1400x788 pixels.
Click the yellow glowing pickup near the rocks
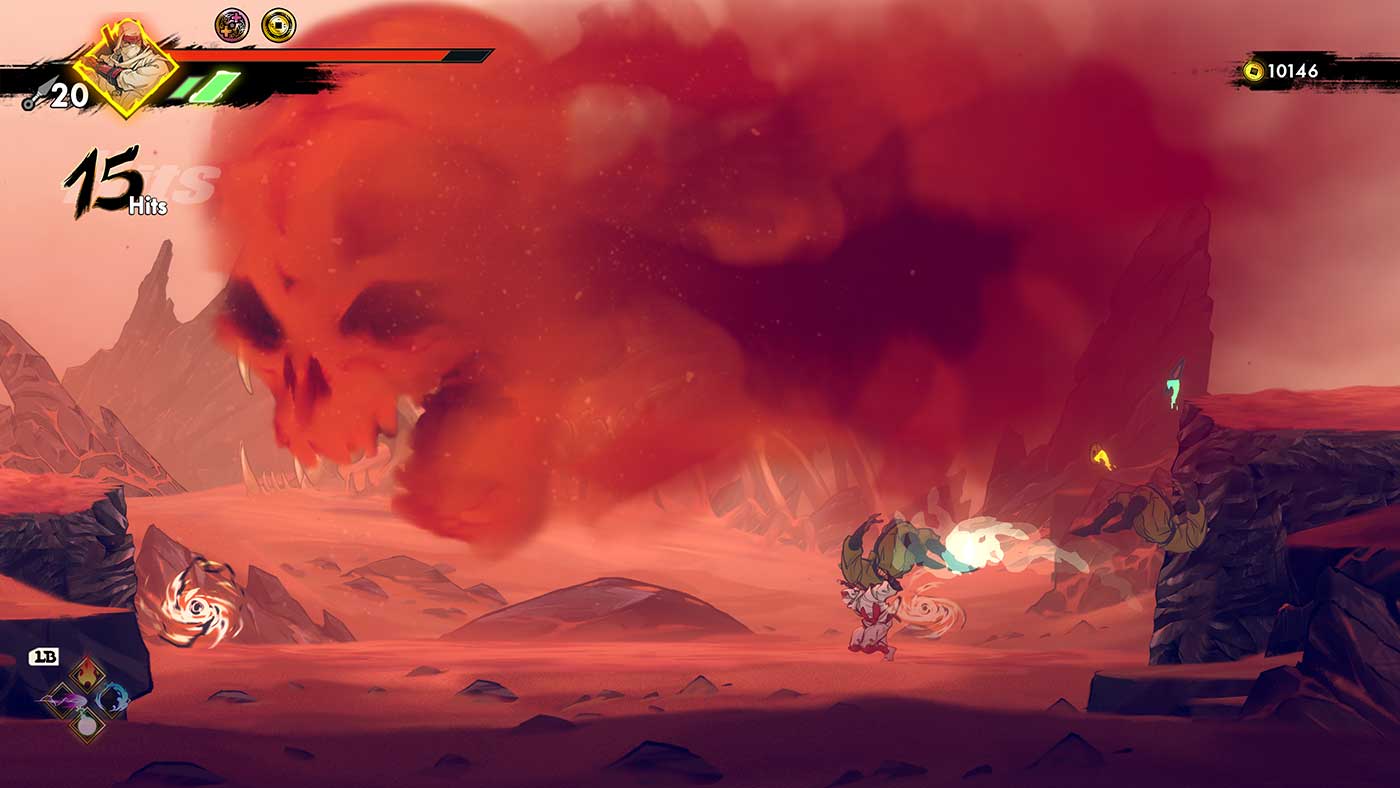(x=1103, y=455)
